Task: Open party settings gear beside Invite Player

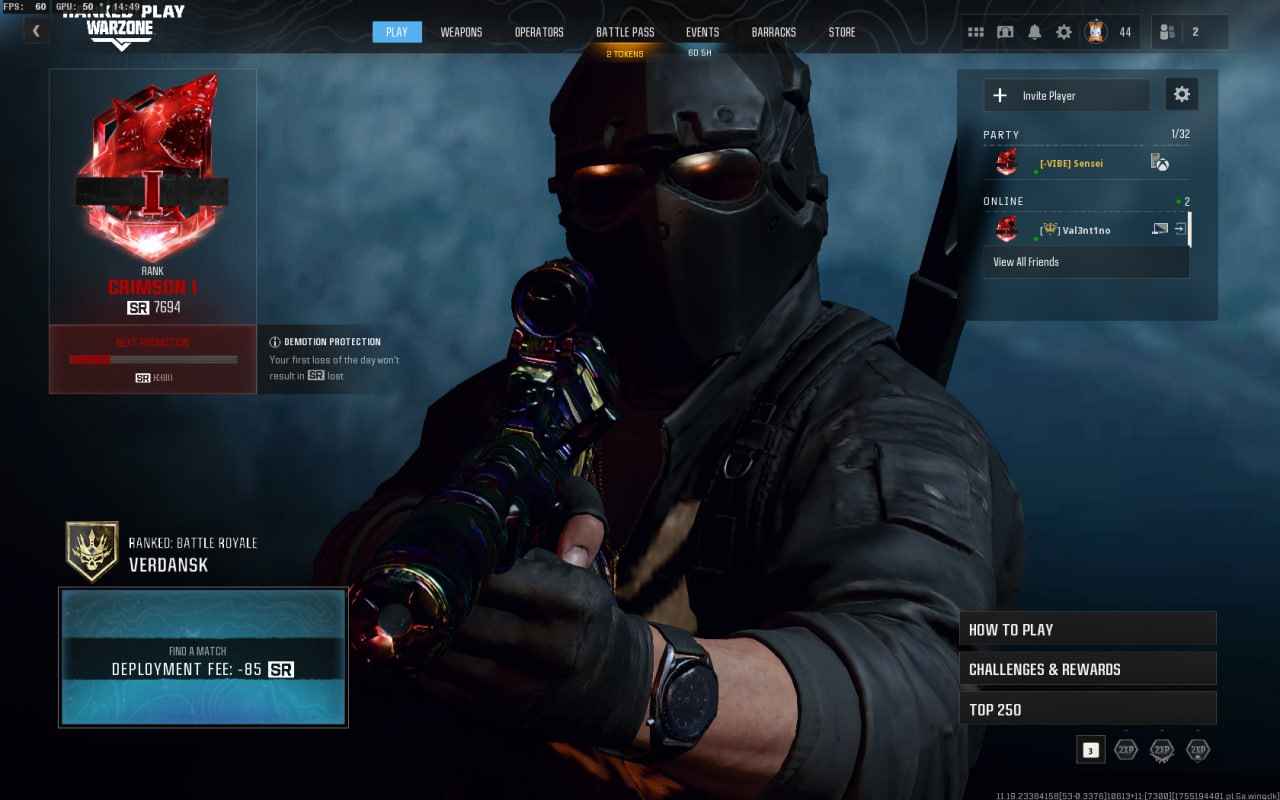Action: [1181, 93]
